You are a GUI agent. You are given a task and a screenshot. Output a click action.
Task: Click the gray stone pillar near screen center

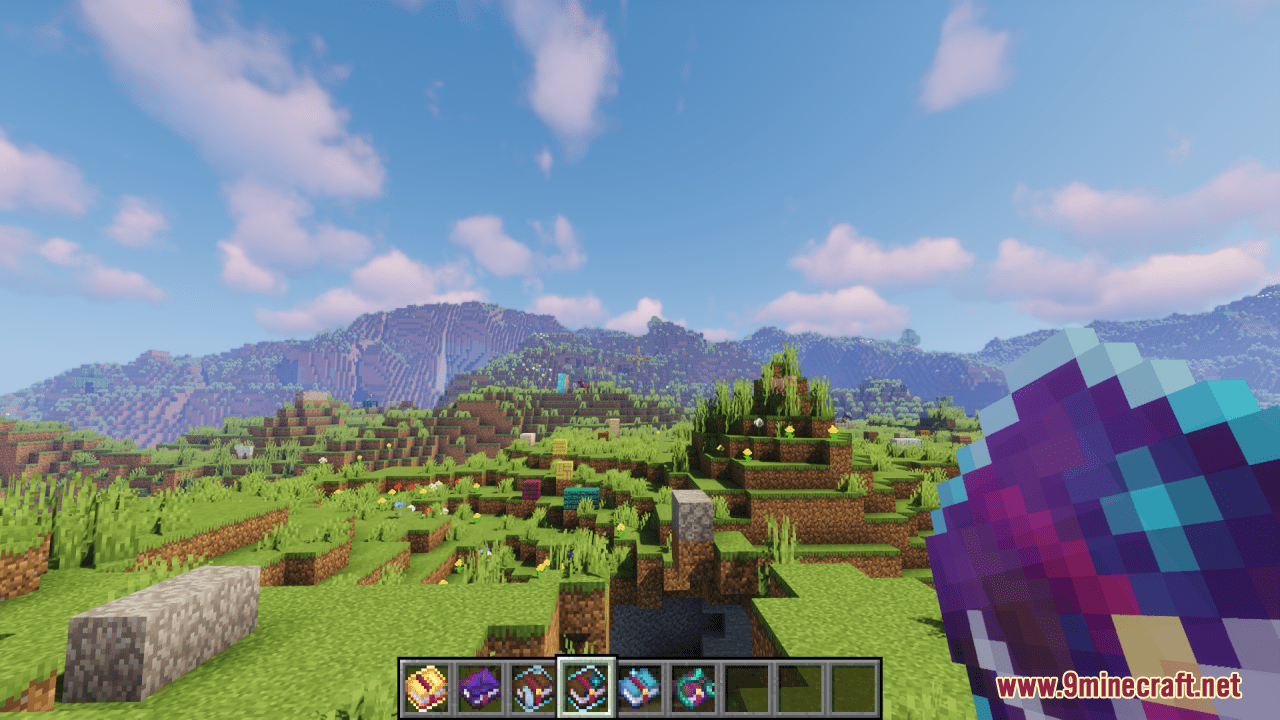pos(692,520)
